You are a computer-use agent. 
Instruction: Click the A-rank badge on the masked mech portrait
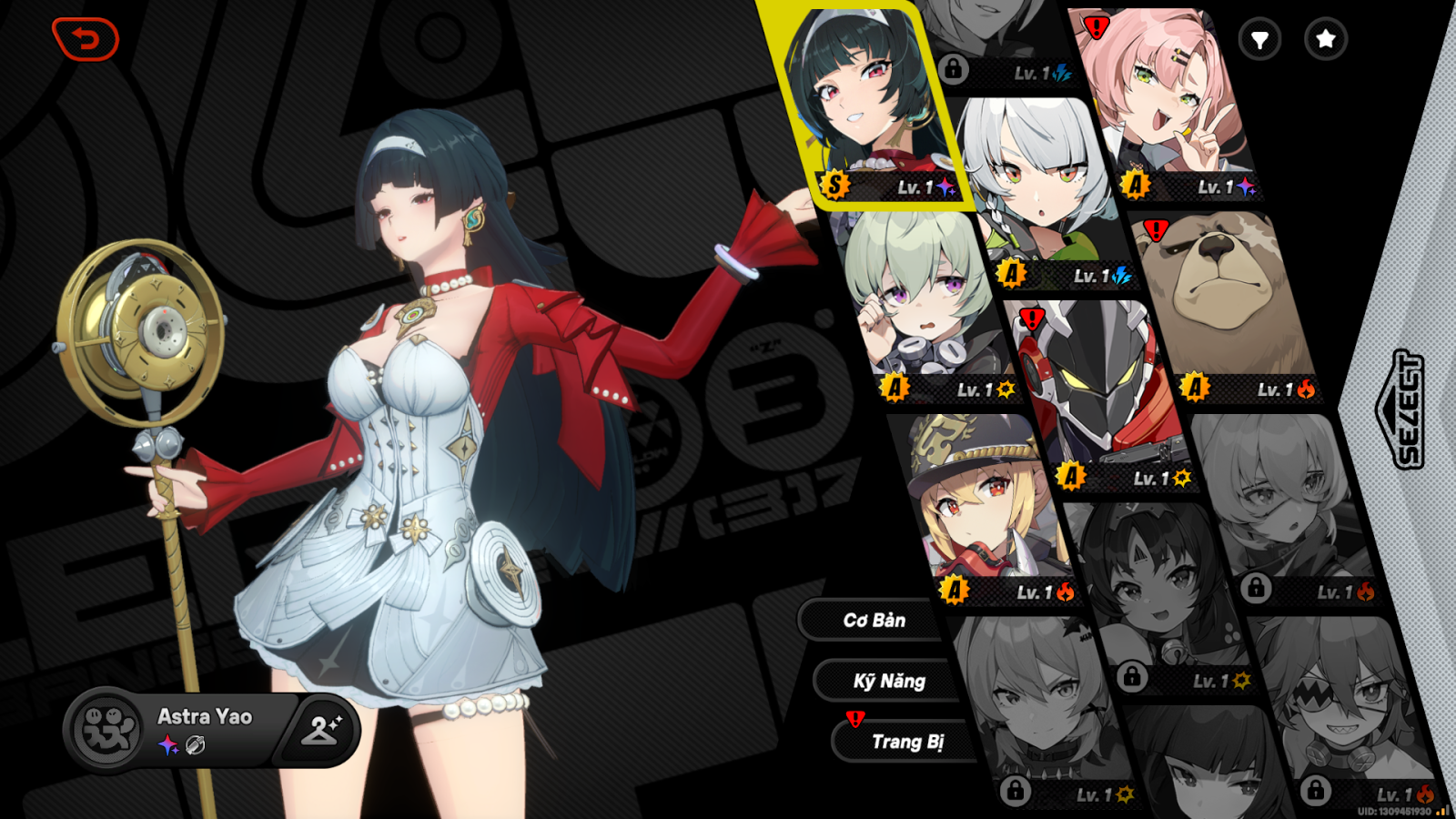[1072, 474]
